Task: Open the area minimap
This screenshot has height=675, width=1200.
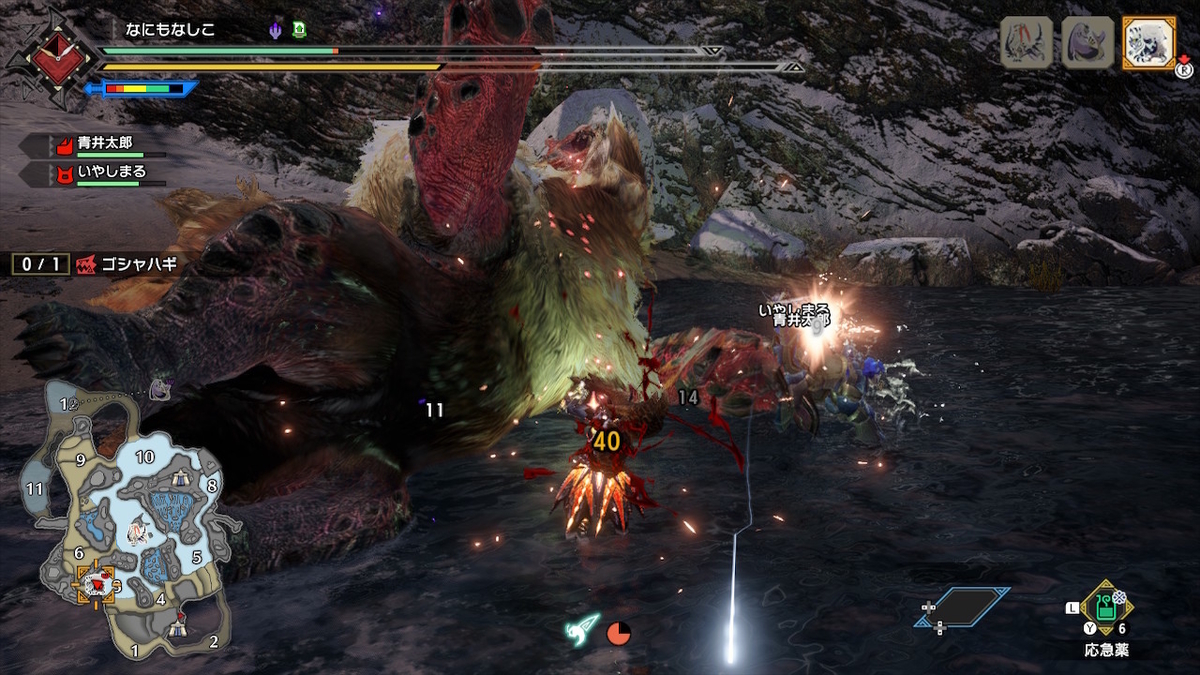Action: [128, 520]
